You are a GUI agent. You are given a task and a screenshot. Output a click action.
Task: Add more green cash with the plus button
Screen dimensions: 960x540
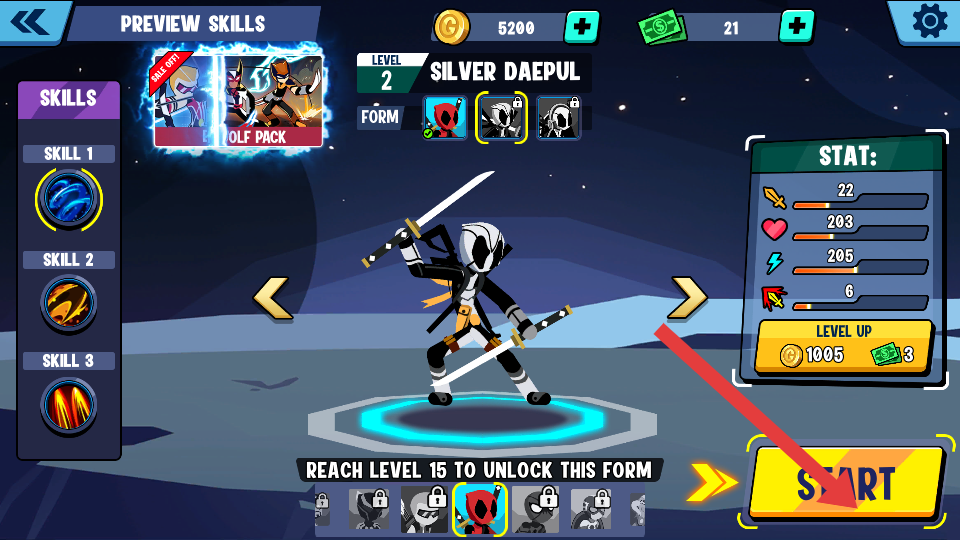[796, 27]
